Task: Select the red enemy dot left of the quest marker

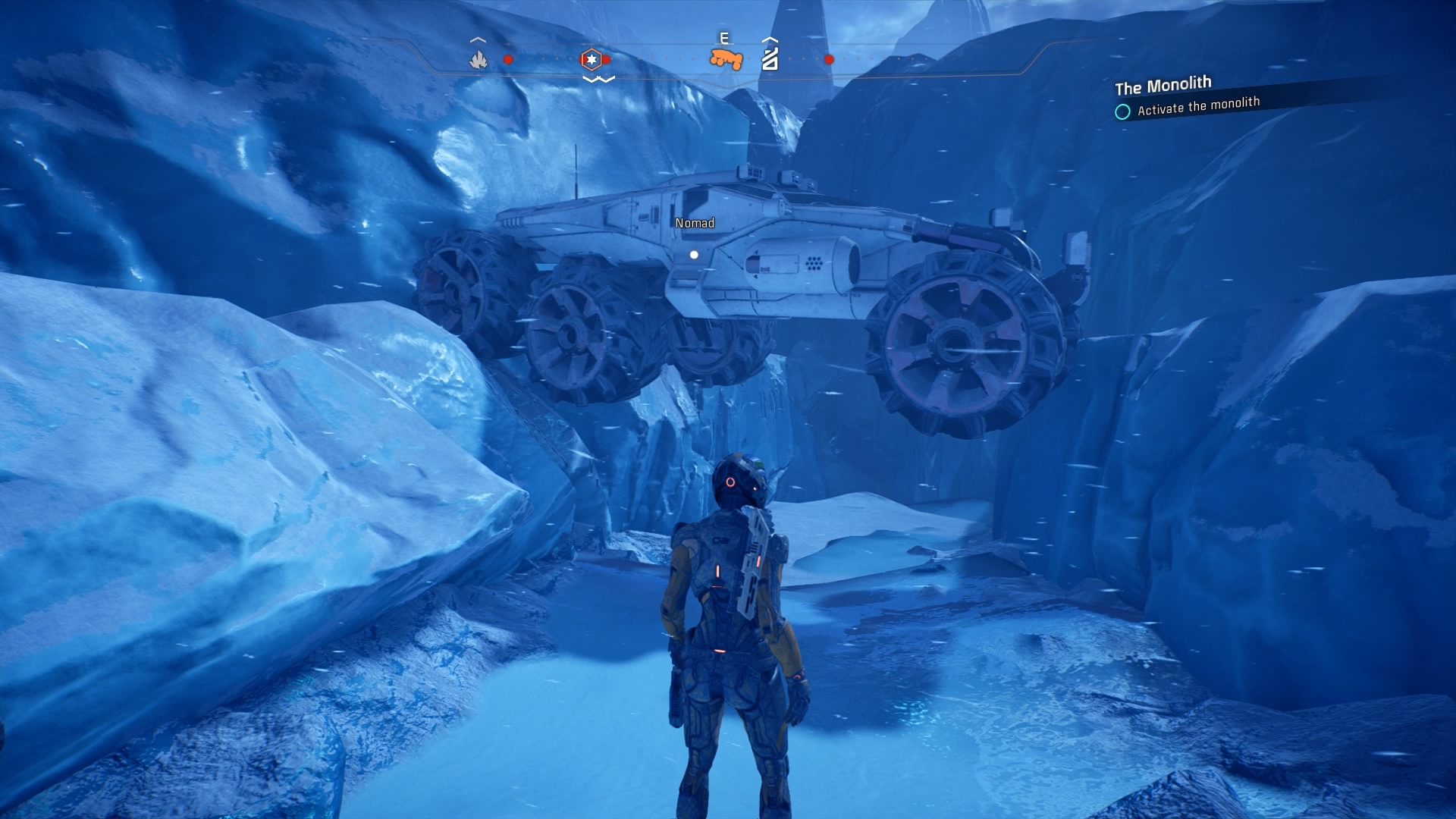Action: click(508, 59)
